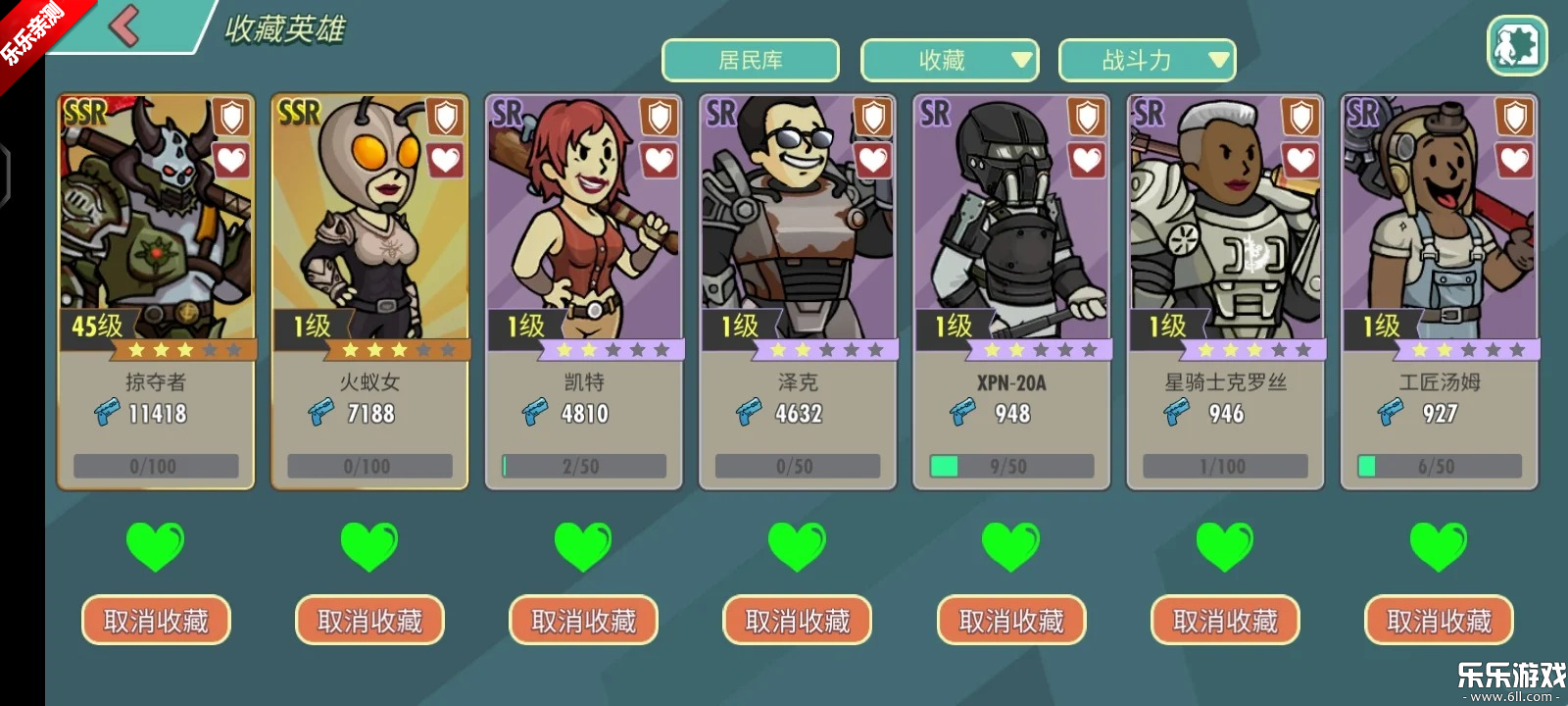Open the 战斗力 sort dropdown
The image size is (1568, 706).
pyautogui.click(x=1147, y=61)
